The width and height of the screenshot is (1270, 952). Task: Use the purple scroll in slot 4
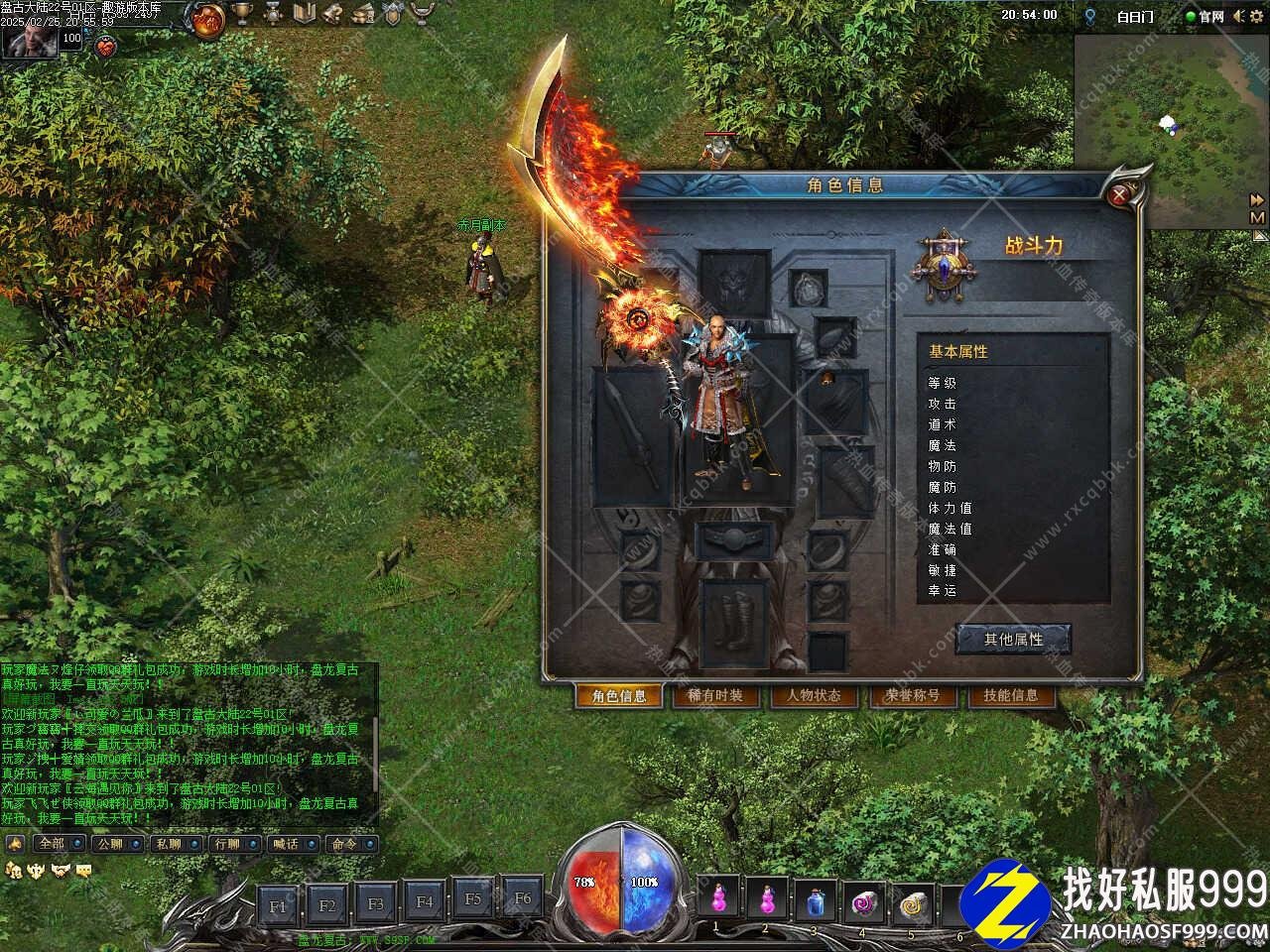[x=863, y=902]
